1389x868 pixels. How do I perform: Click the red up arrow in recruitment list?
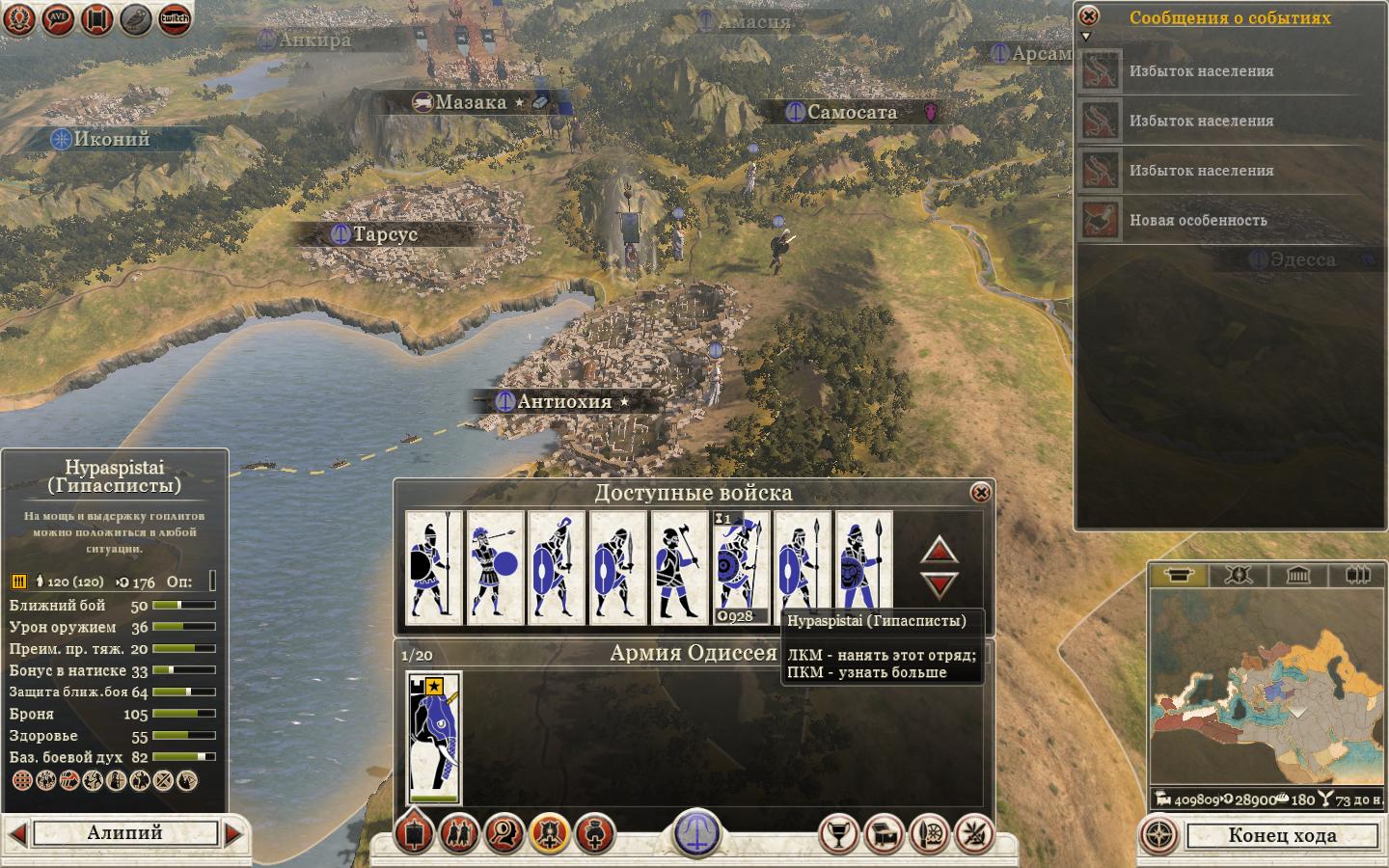[x=940, y=551]
